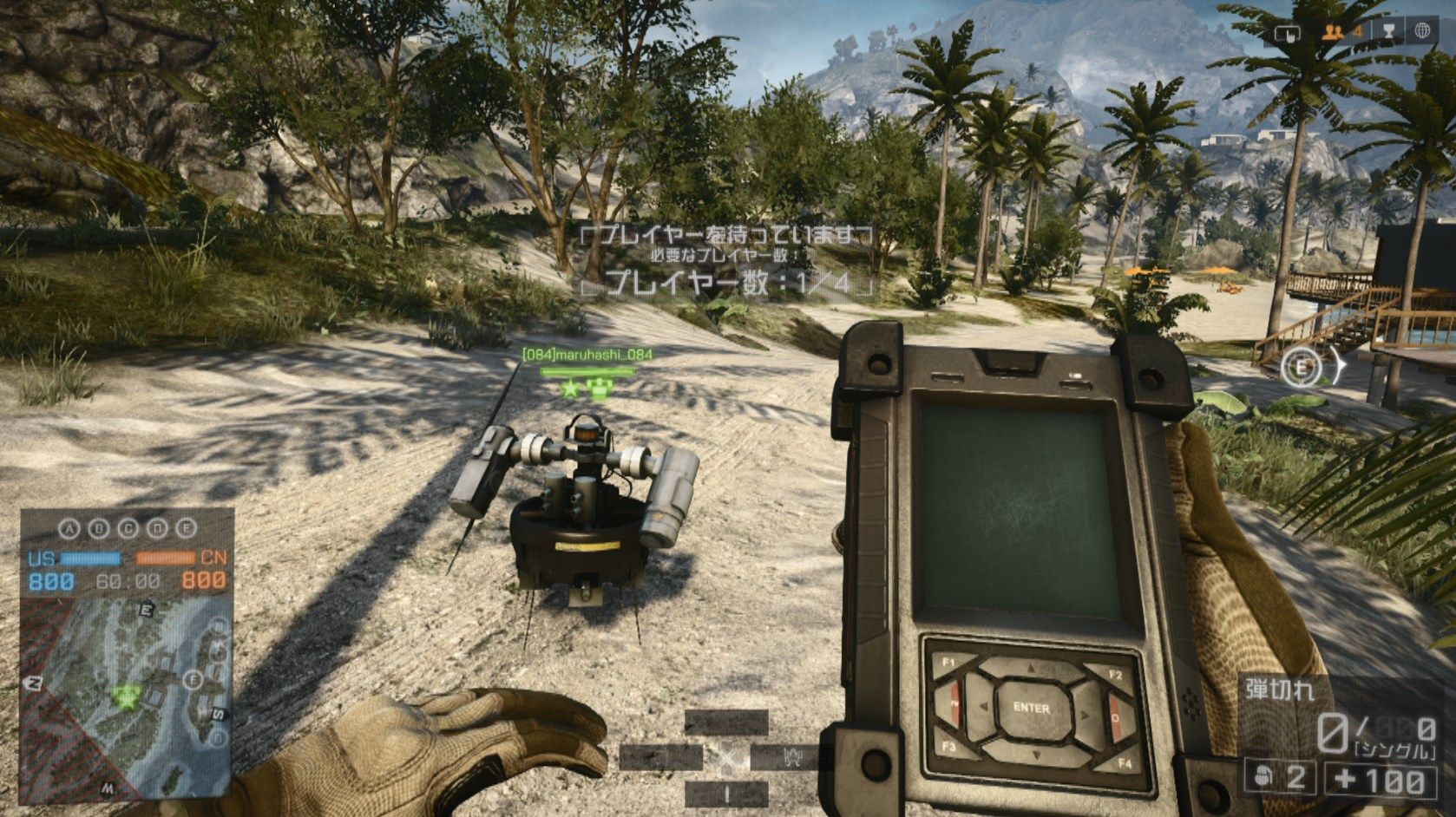Image resolution: width=1456 pixels, height=817 pixels.
Task: Click the +100 ammo counter box
Action: click(1380, 777)
